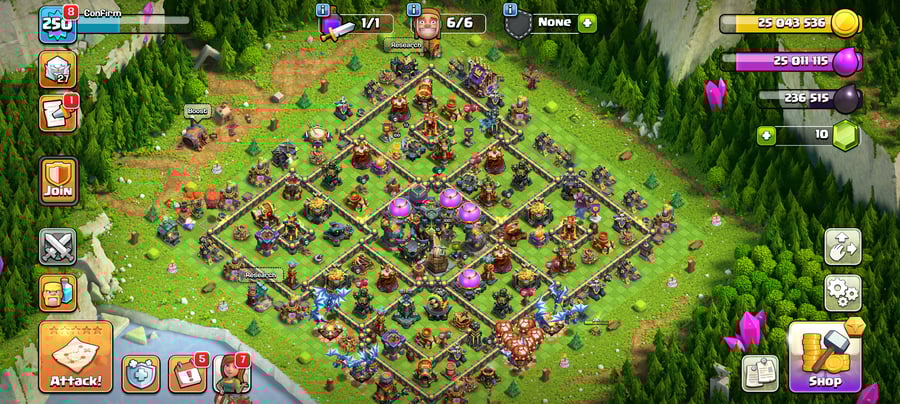Open the Barbarian King heroes button
The image size is (900, 404).
coord(58,292)
